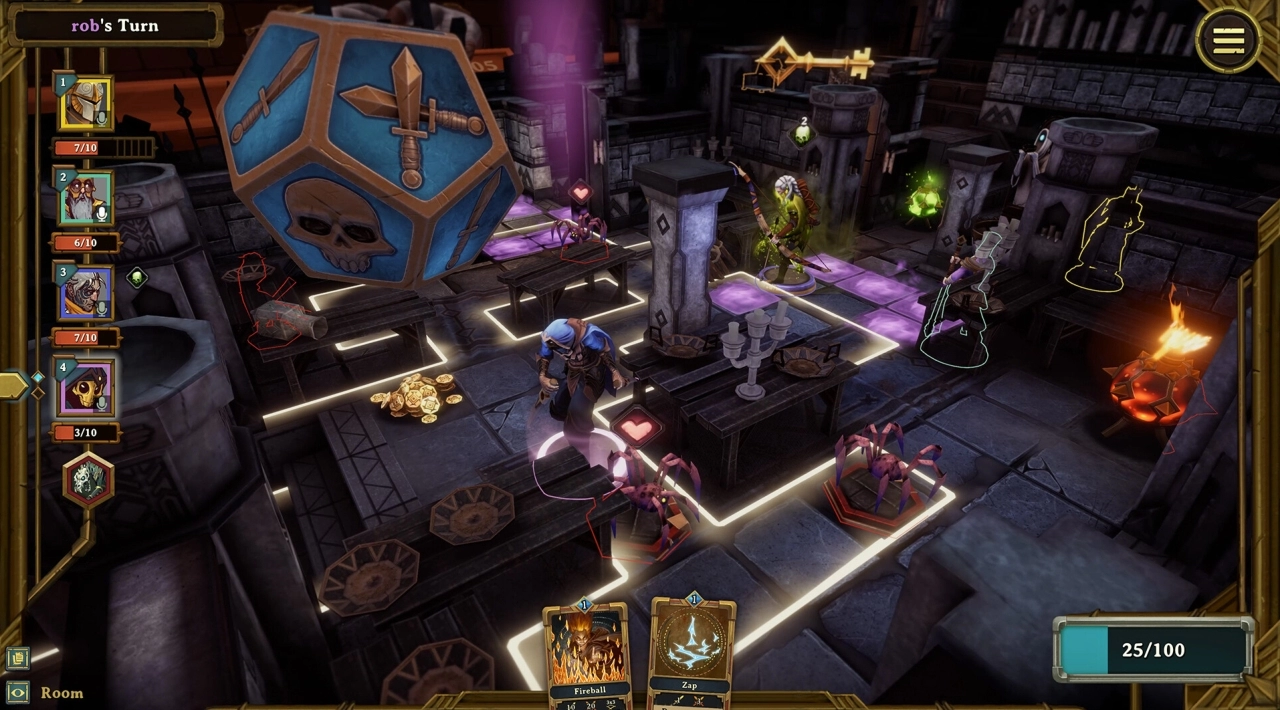Image resolution: width=1280 pixels, height=710 pixels.
Task: Select player 1 armored knight portrait
Action: (85, 104)
